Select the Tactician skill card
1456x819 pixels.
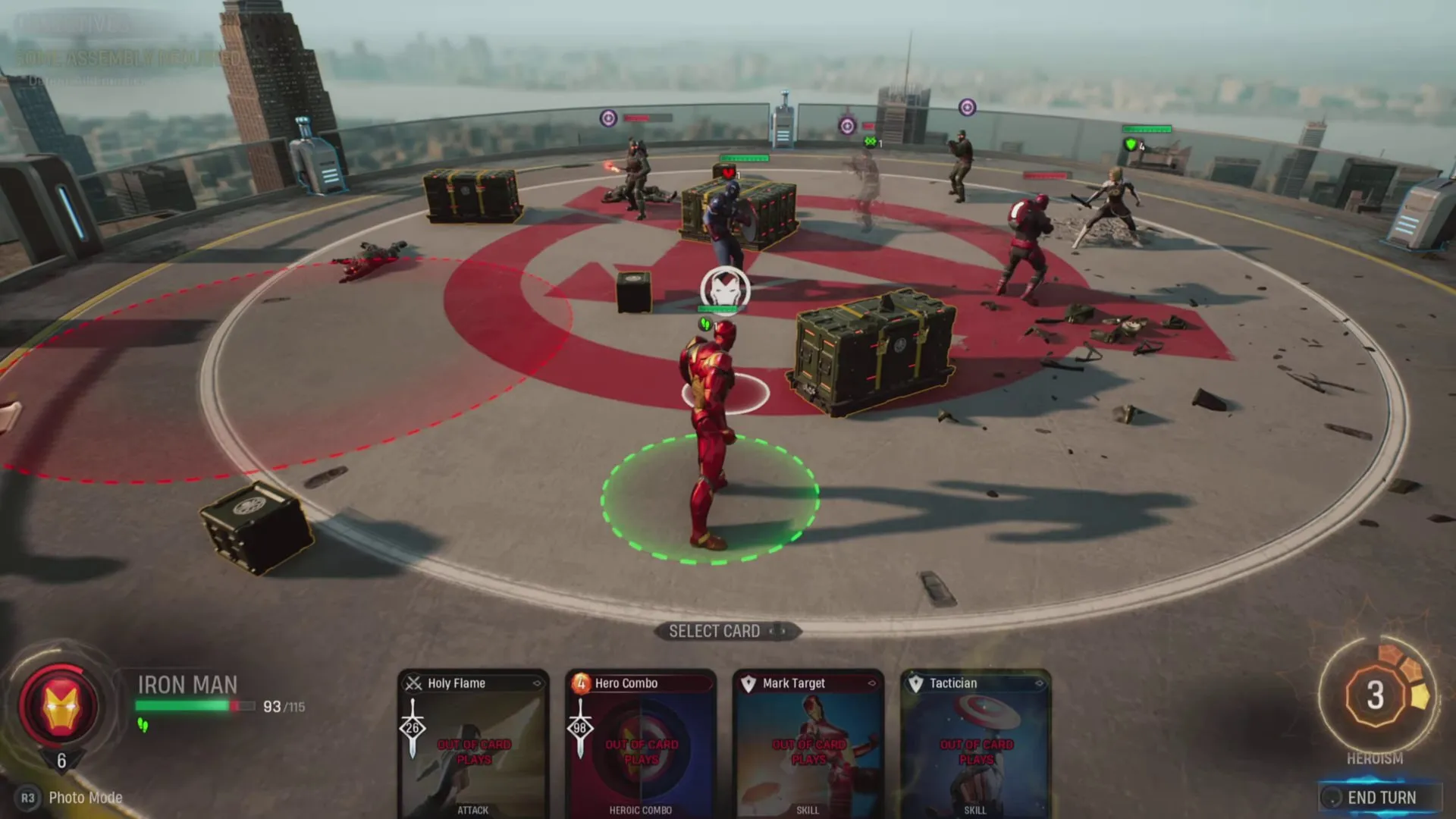pyautogui.click(x=976, y=744)
